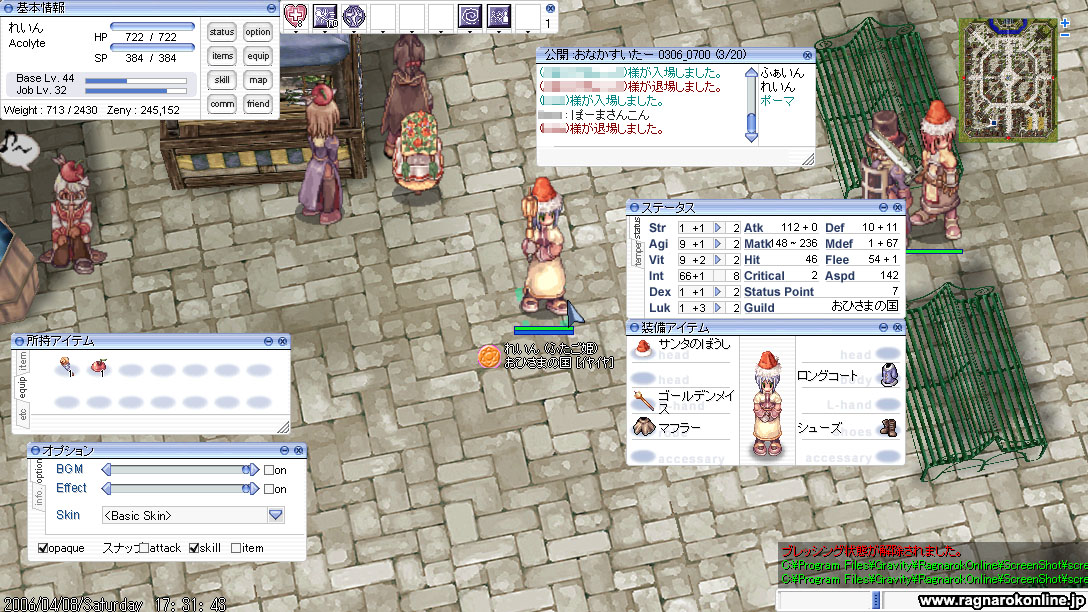
Task: Switch options window to the info tab
Action: [x=39, y=497]
